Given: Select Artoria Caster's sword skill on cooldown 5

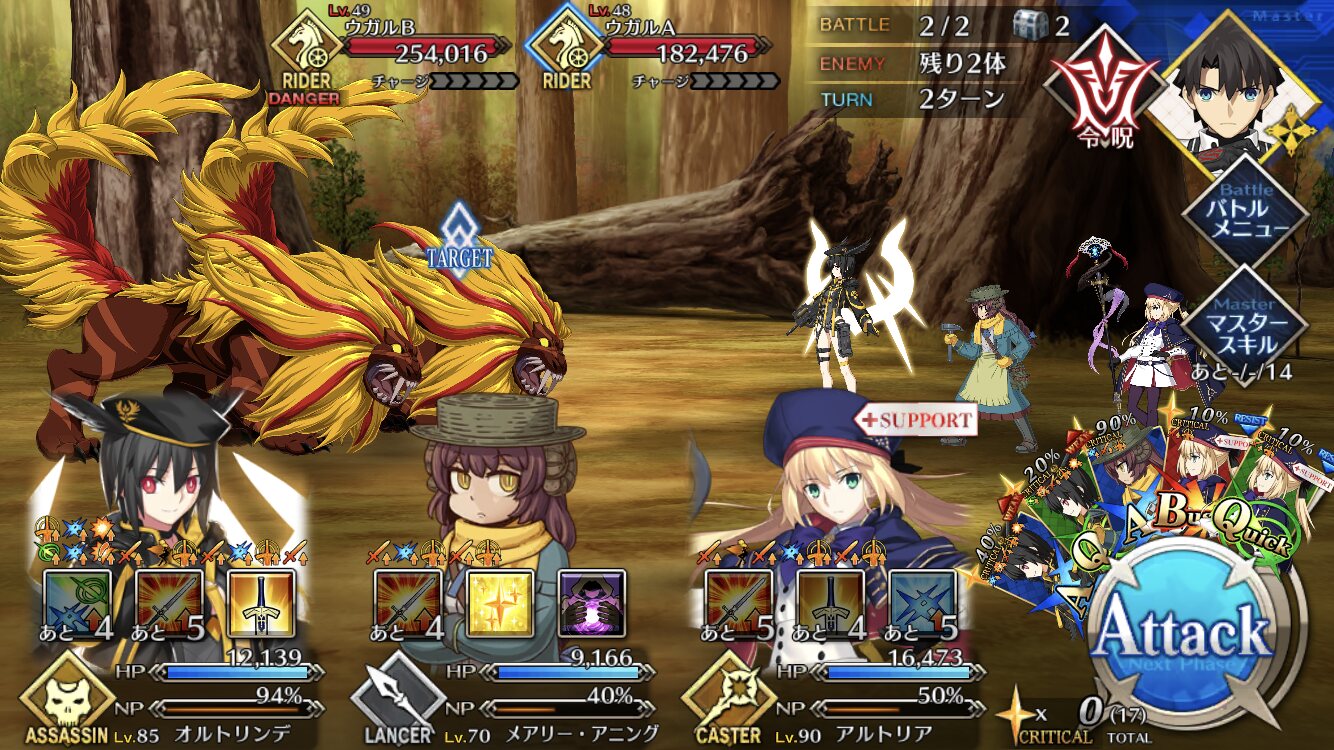Looking at the screenshot, I should click(738, 603).
